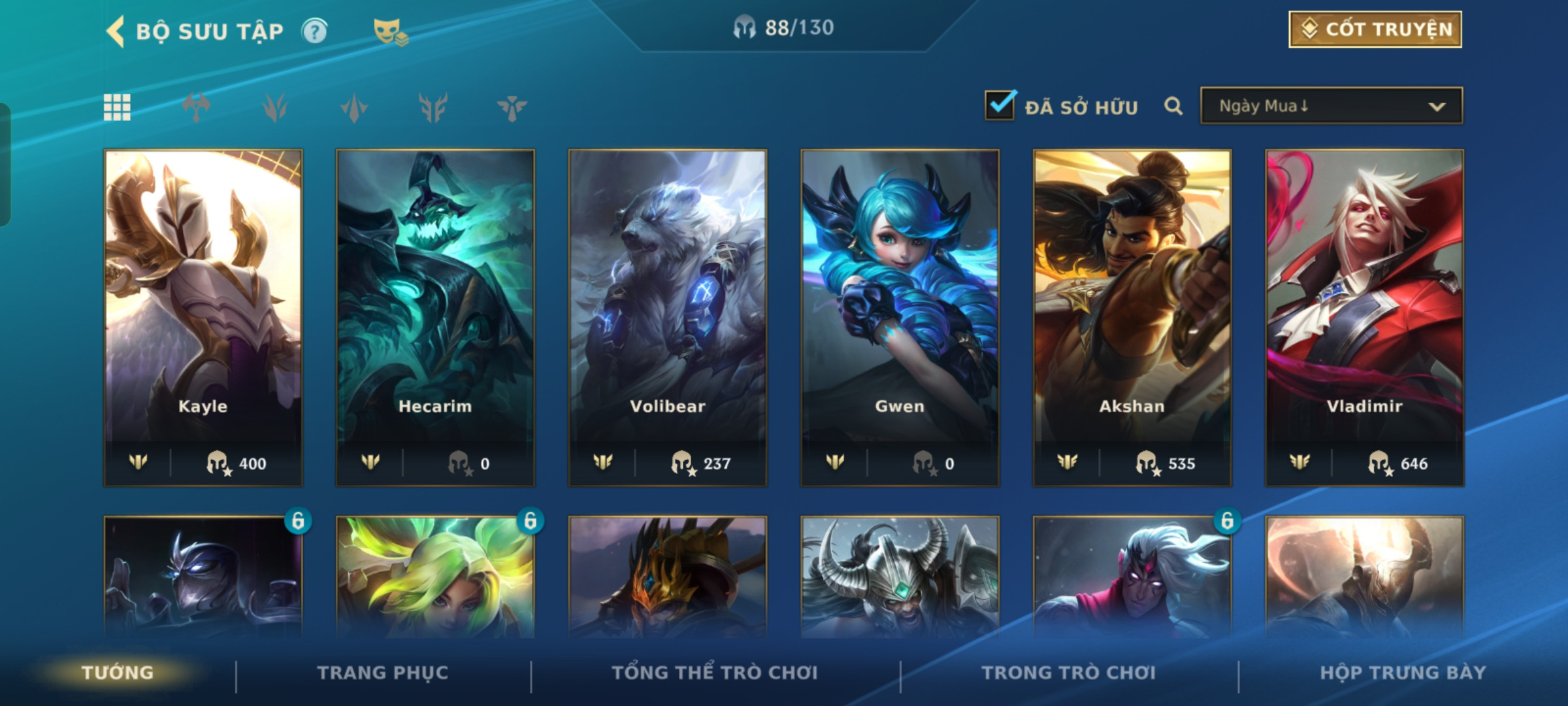This screenshot has height=706, width=1568.
Task: Switch to the Trang Phục tab
Action: coord(383,673)
